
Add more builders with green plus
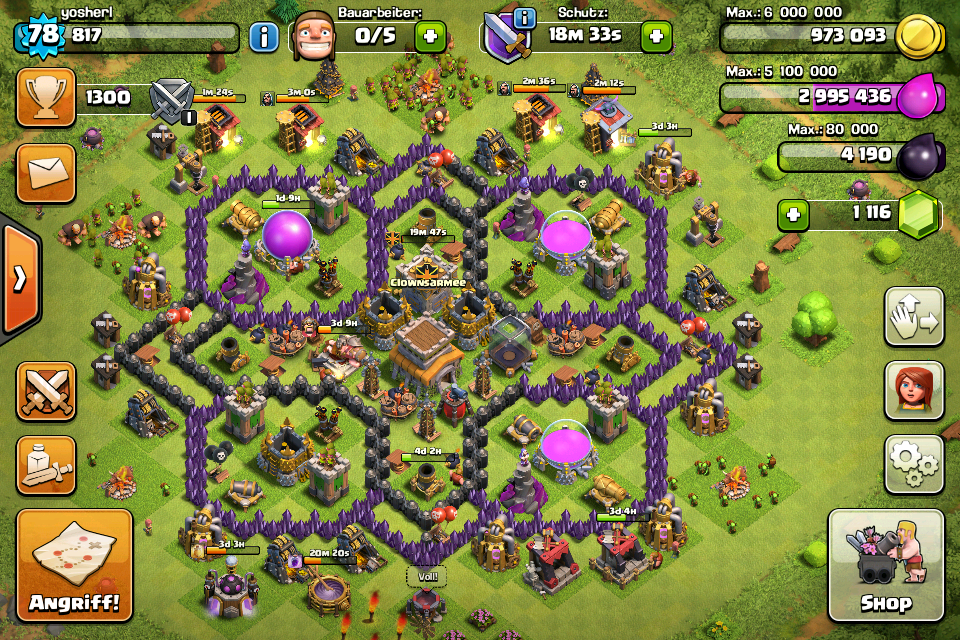click(x=430, y=38)
